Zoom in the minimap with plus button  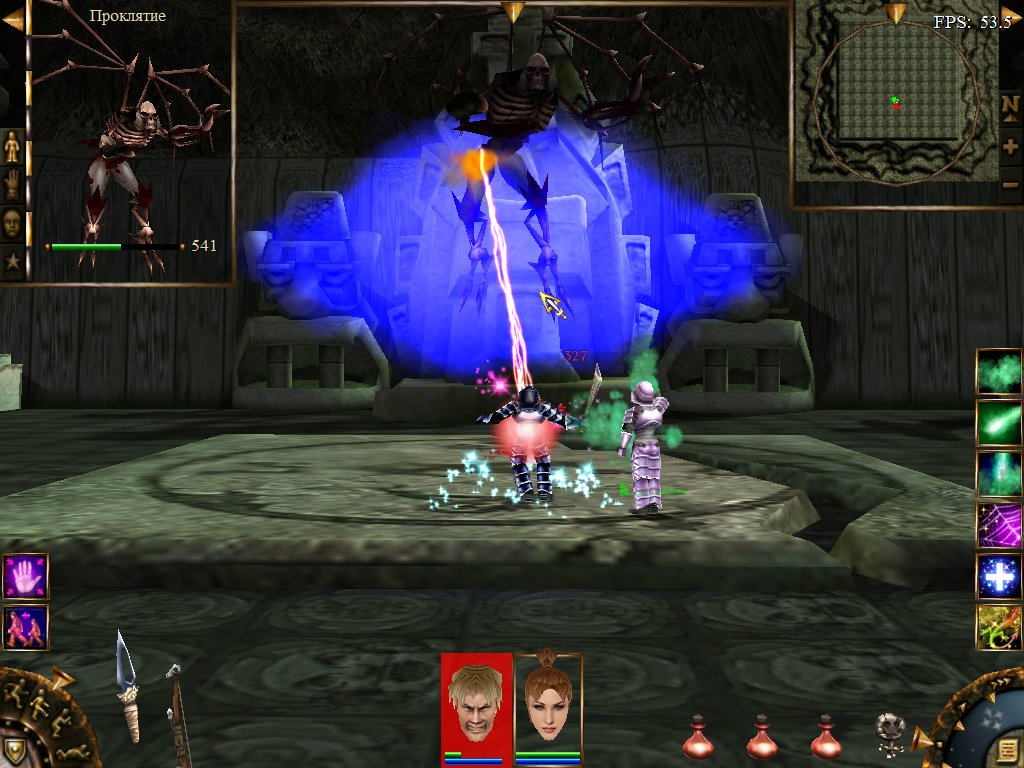(1010, 146)
